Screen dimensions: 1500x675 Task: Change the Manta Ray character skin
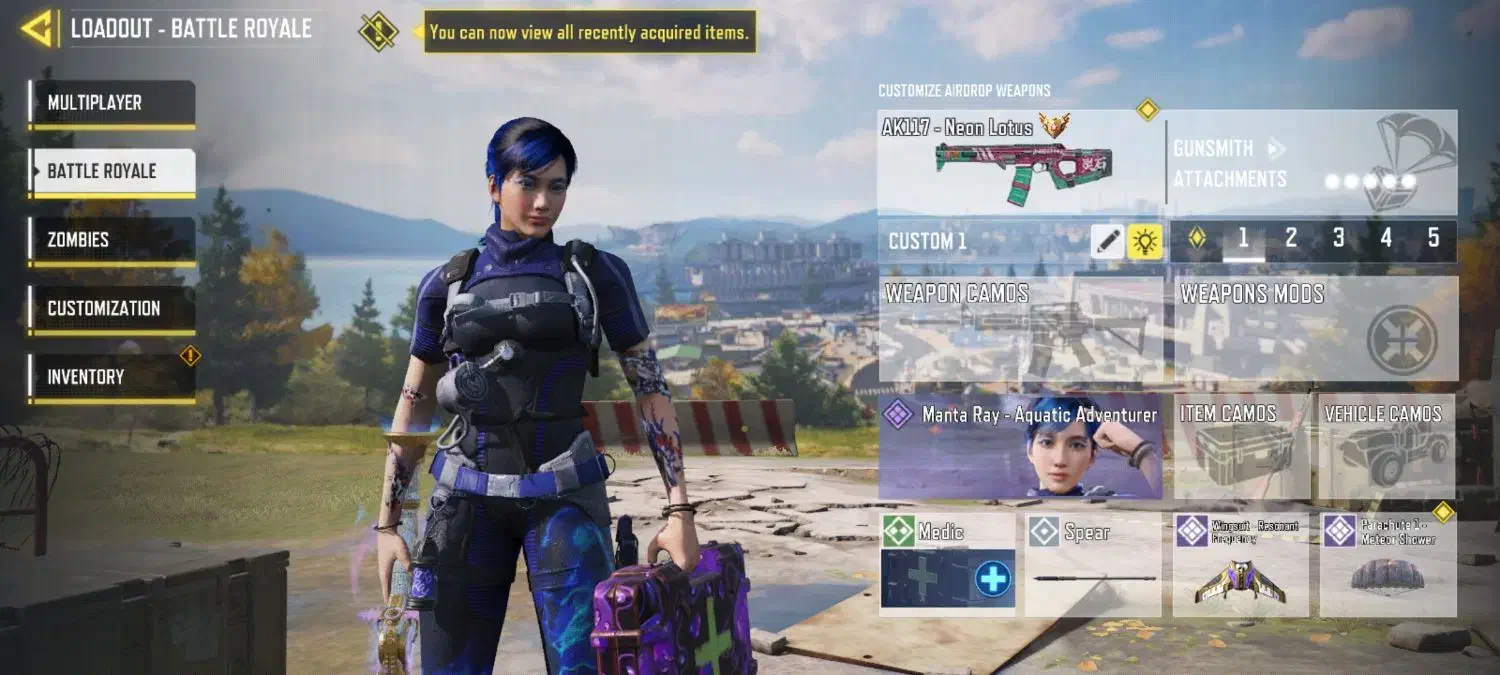point(1020,447)
